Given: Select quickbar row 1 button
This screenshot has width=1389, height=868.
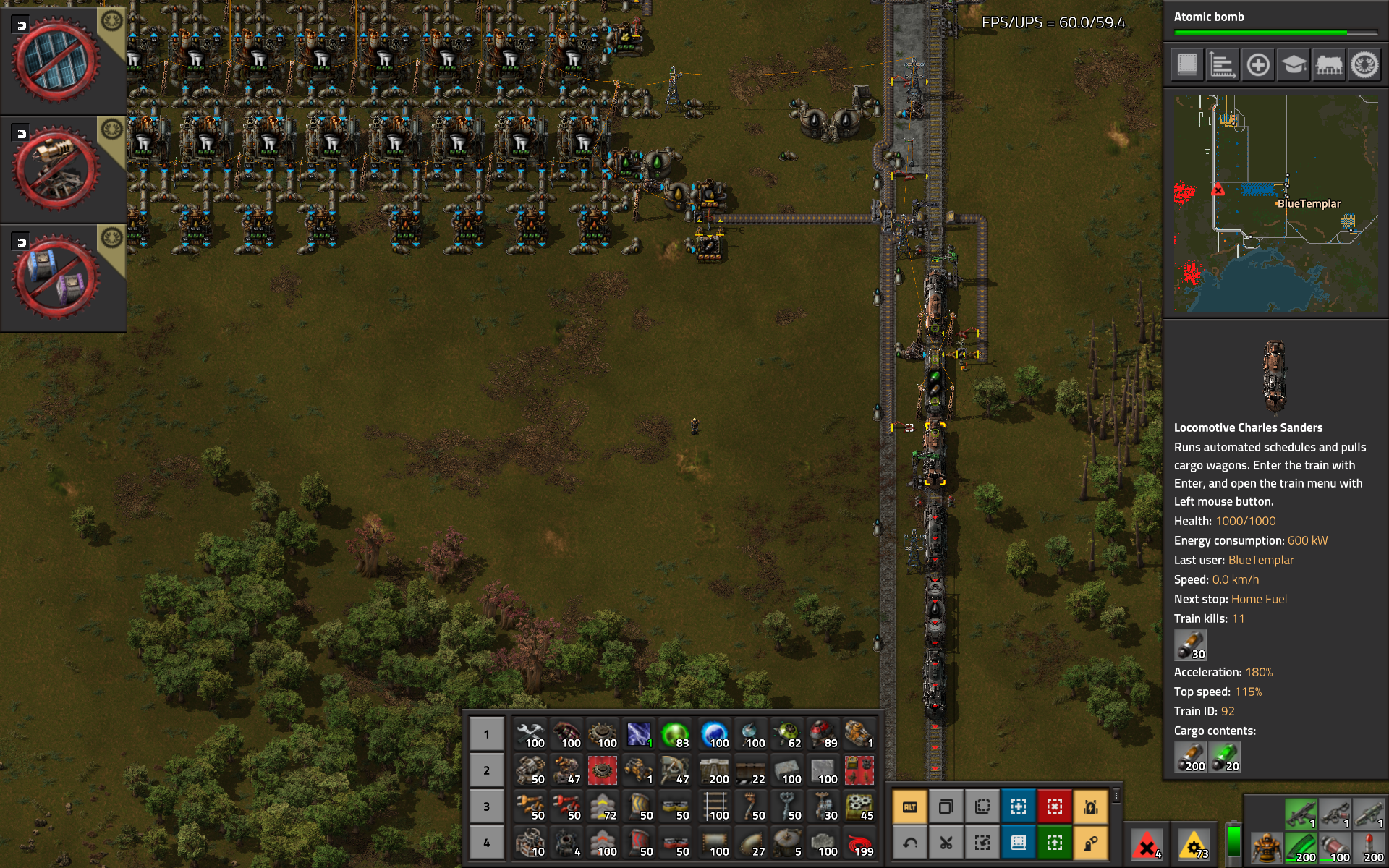Looking at the screenshot, I should 486,734.
